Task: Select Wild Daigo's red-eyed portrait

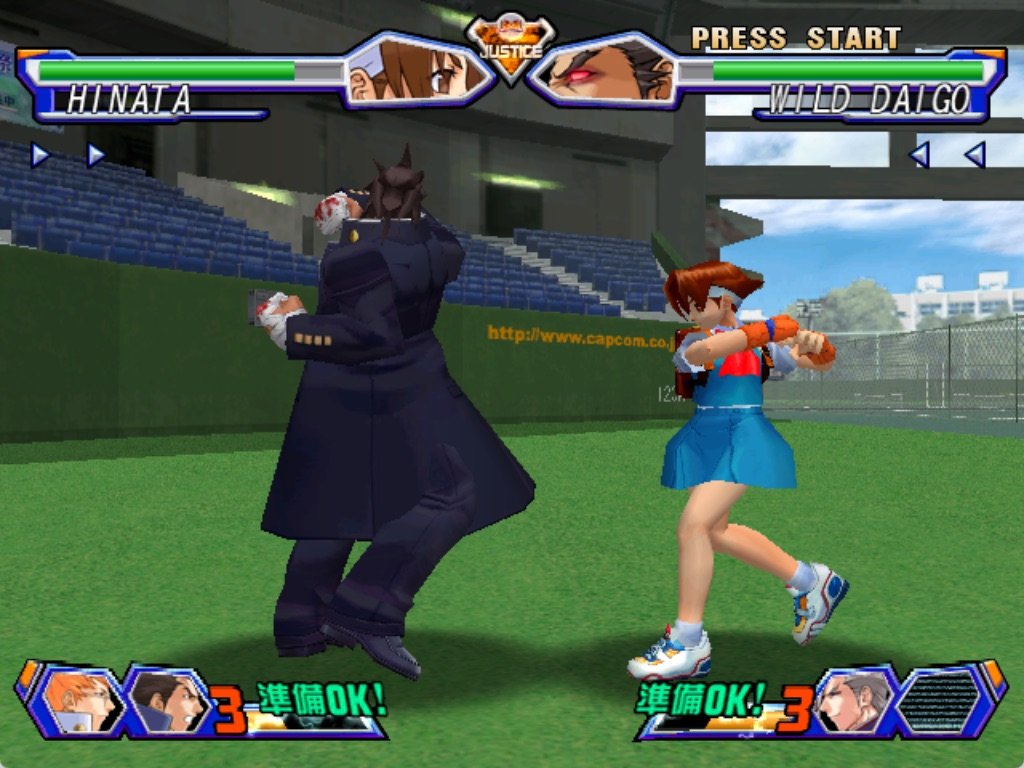Action: coord(604,71)
